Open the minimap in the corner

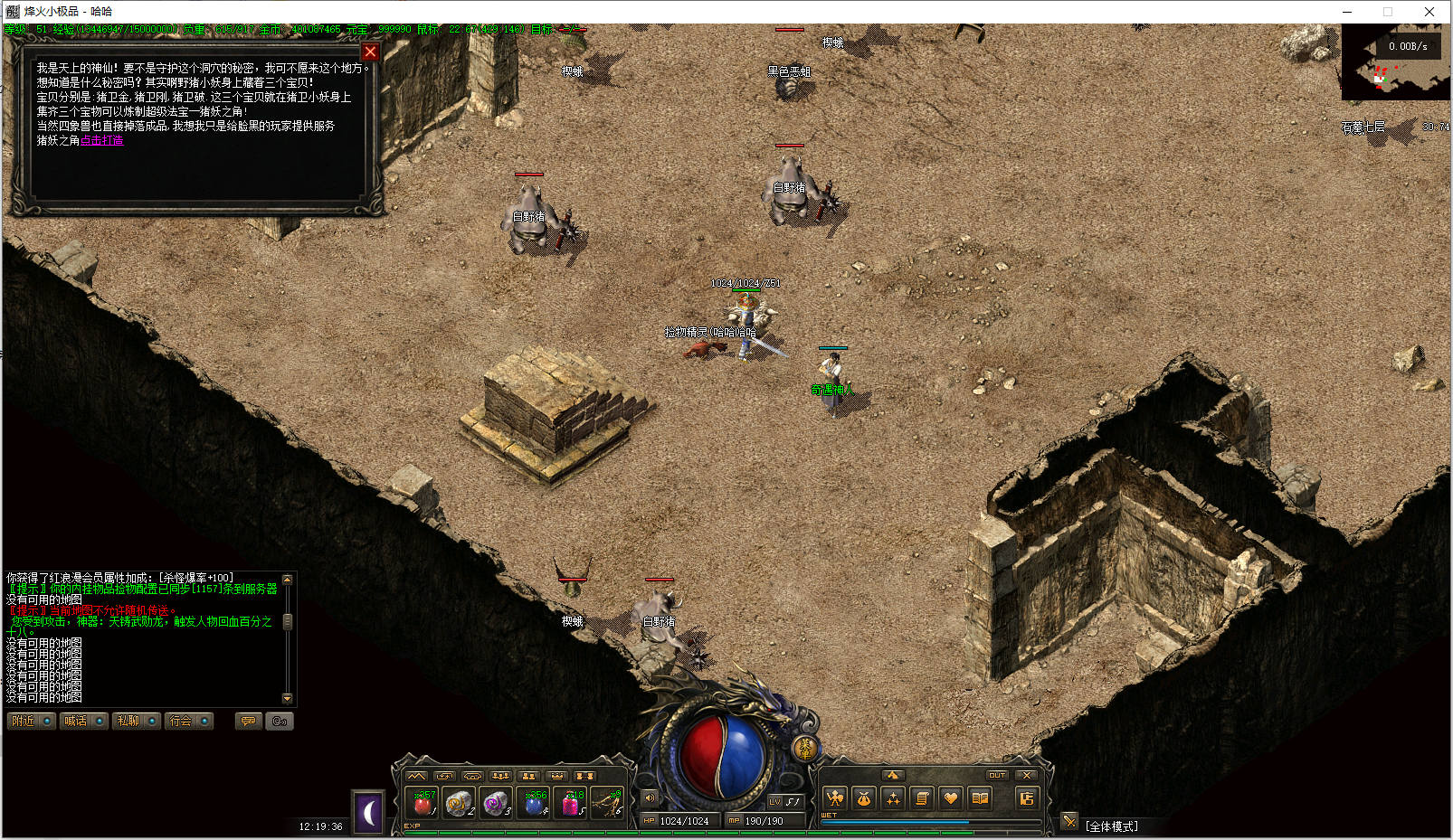(1395, 62)
